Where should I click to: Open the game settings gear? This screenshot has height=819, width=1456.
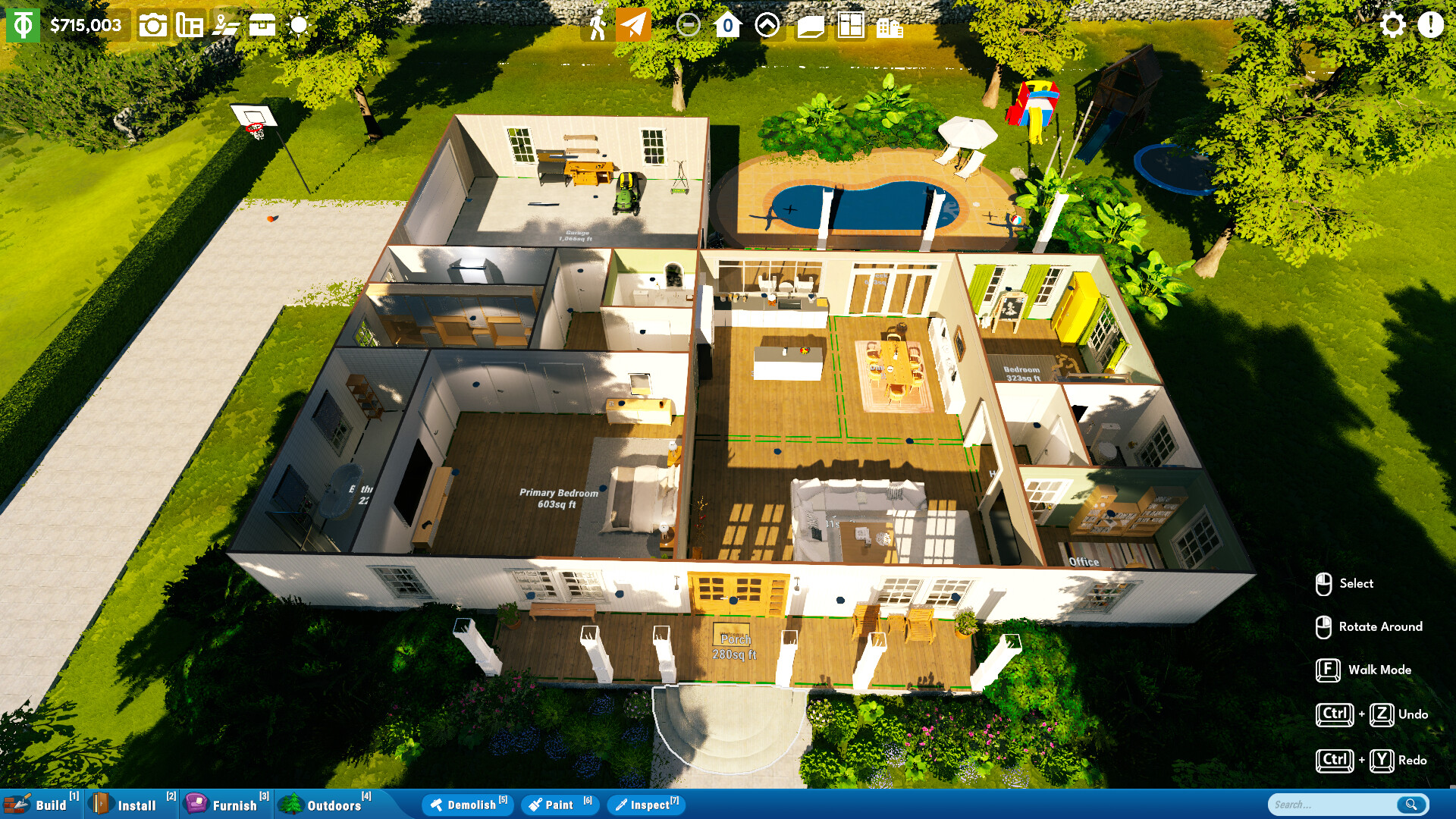click(1393, 25)
